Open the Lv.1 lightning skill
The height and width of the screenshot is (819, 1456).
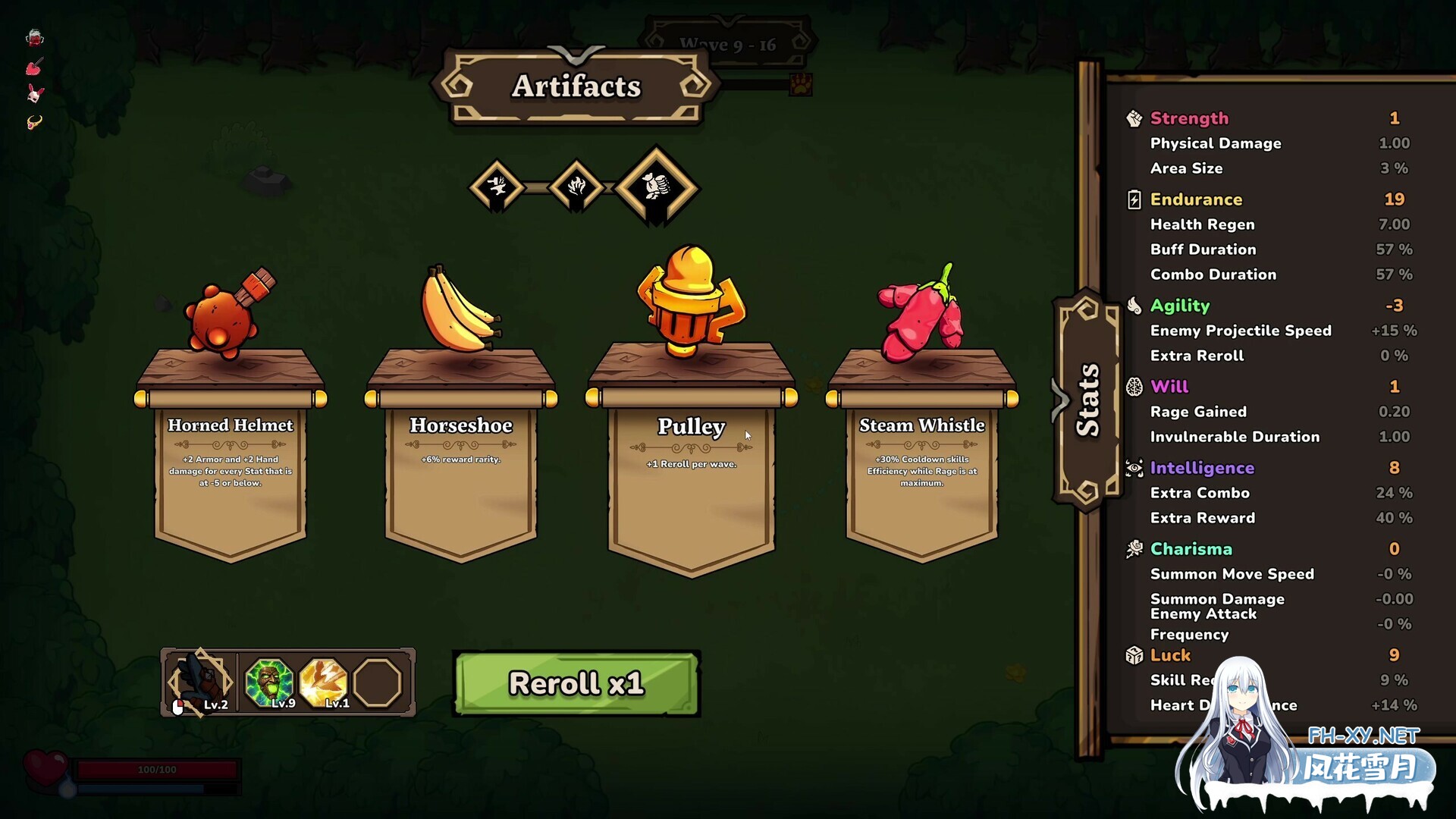(324, 682)
